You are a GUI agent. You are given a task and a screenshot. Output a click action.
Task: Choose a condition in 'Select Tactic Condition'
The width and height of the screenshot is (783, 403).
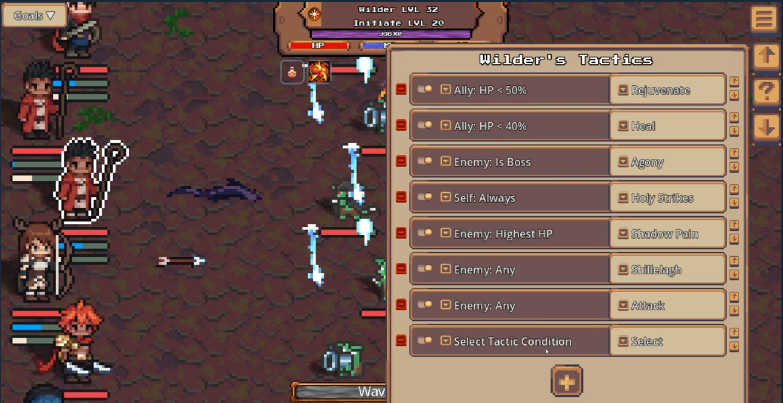[520, 341]
